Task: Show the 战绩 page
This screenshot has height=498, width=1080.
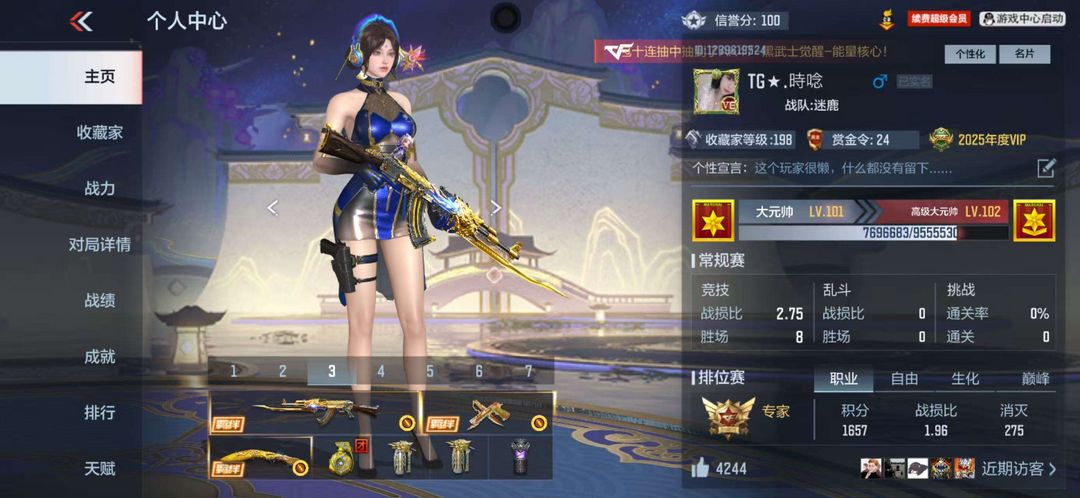Action: click(100, 300)
